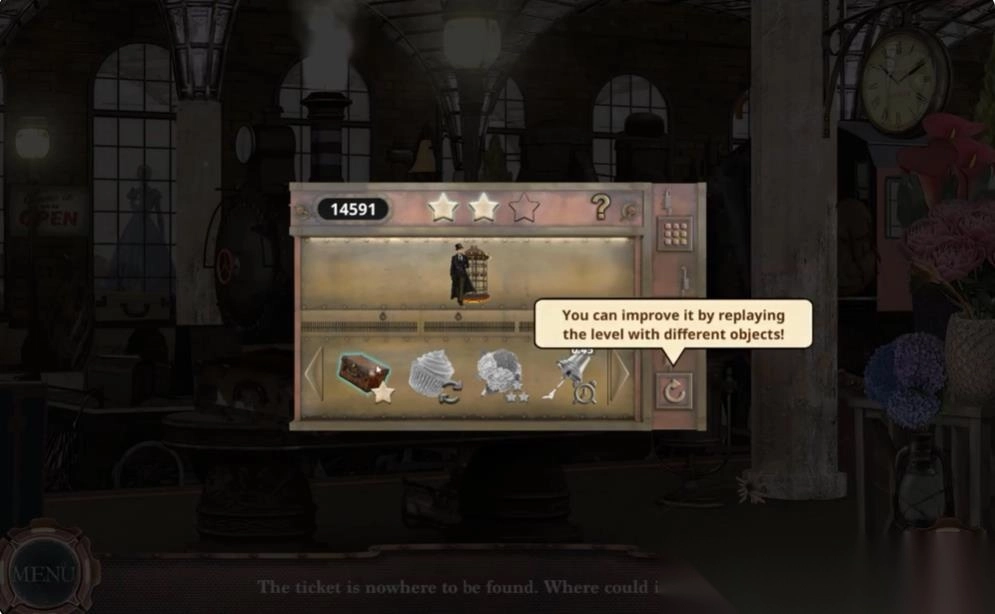Click the question mark help icon
Image resolution: width=995 pixels, height=614 pixels.
(x=600, y=207)
